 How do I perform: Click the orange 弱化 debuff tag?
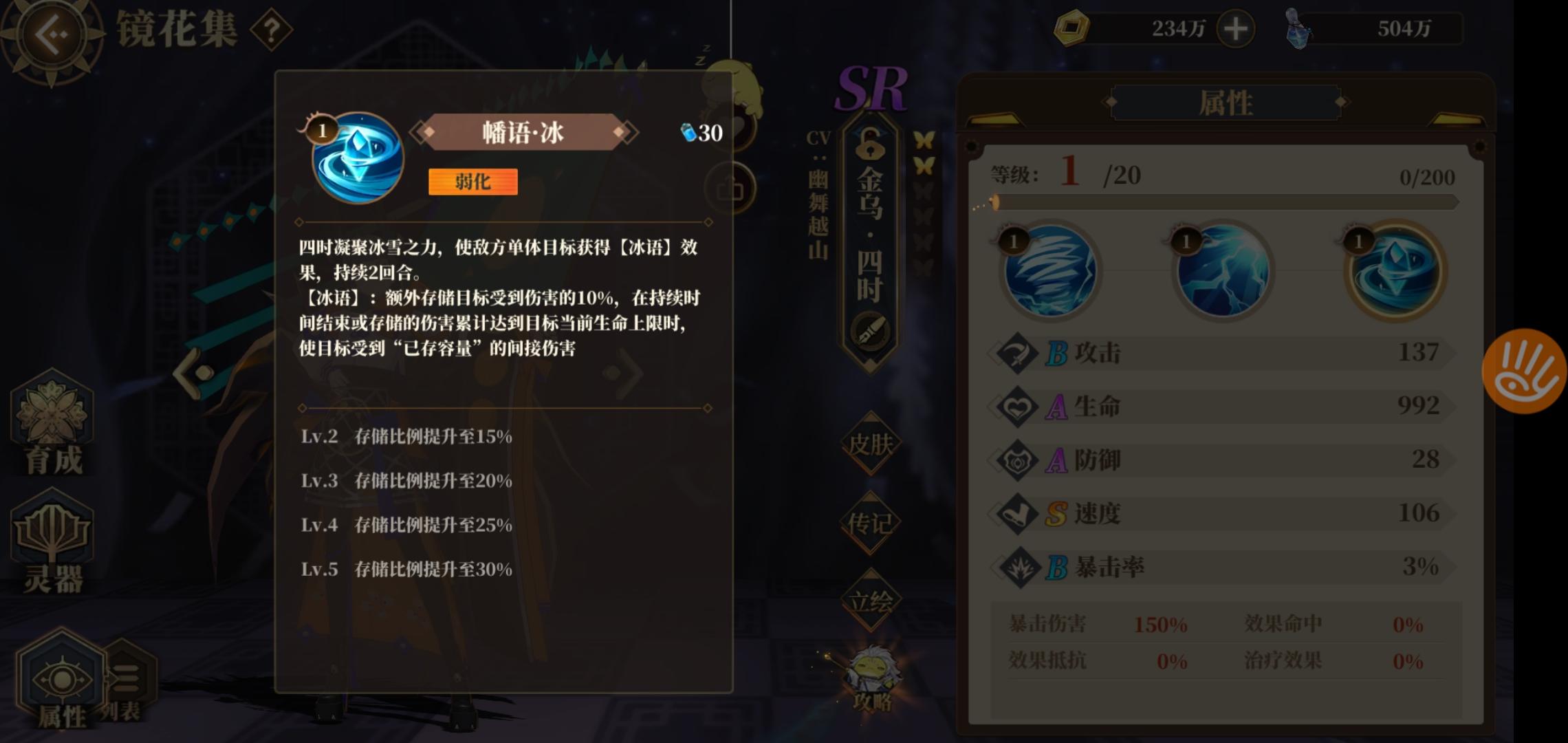click(472, 182)
